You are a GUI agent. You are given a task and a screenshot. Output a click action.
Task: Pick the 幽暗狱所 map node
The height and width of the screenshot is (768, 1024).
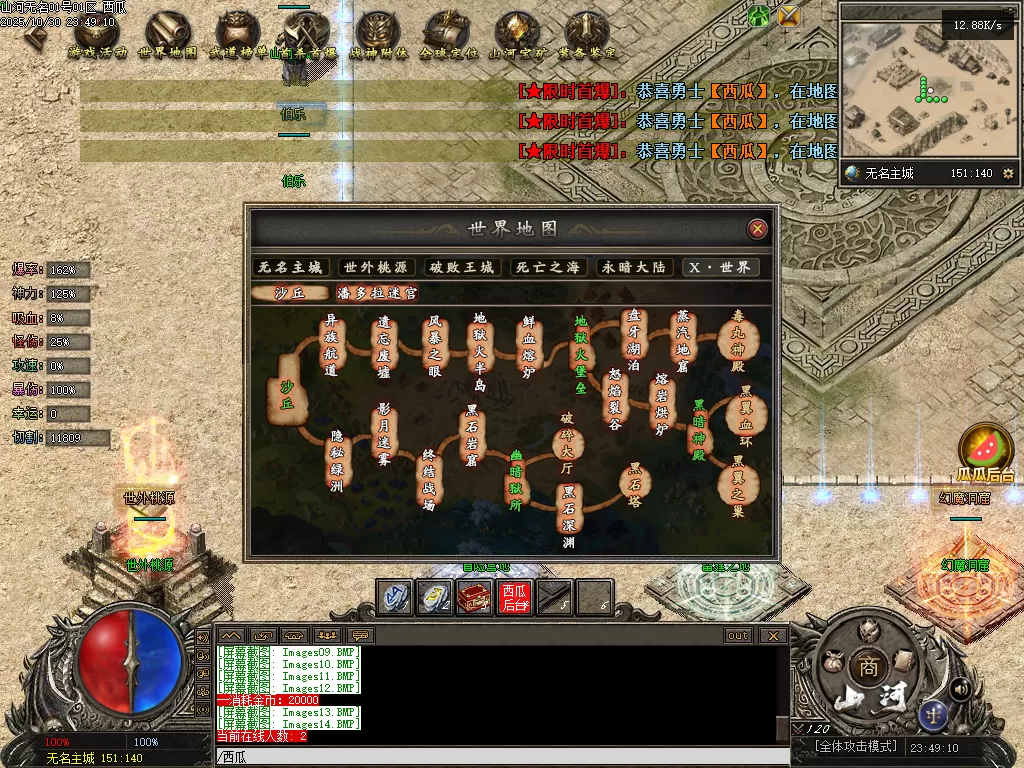517,481
